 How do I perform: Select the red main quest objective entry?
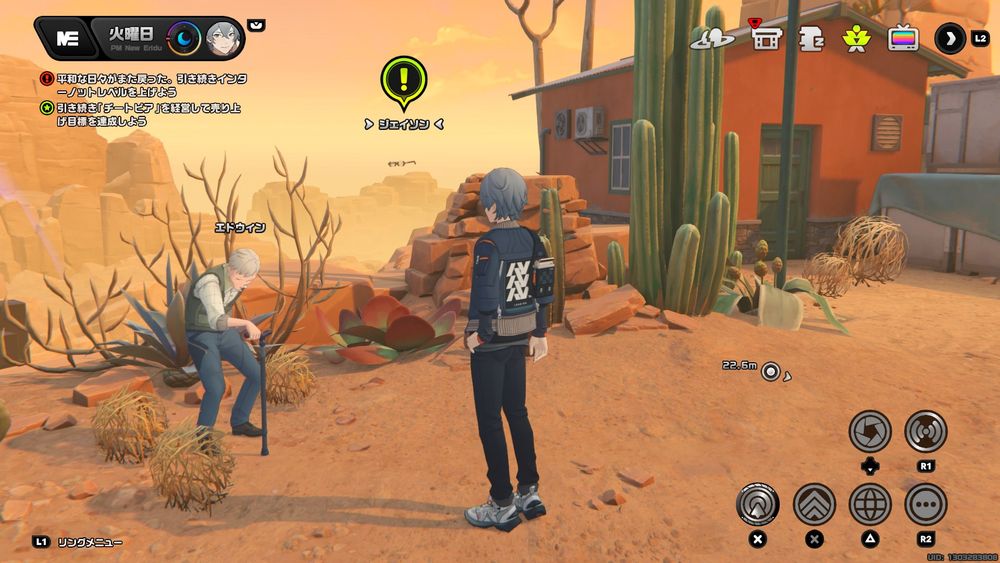[x=140, y=83]
